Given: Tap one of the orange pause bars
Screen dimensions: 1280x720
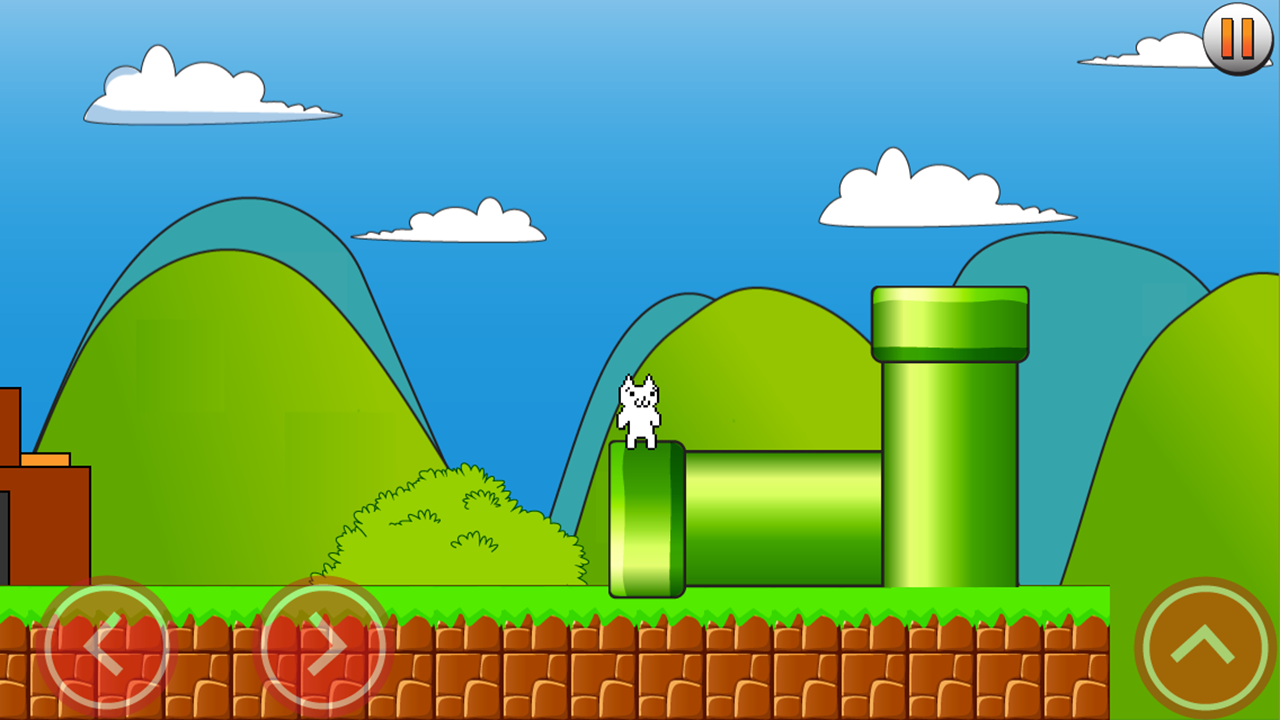Looking at the screenshot, I should (1228, 40).
